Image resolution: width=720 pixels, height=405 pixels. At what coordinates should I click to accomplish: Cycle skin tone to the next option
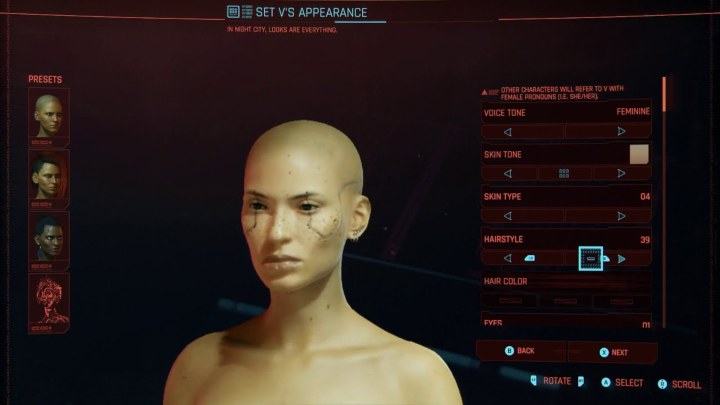click(x=621, y=173)
